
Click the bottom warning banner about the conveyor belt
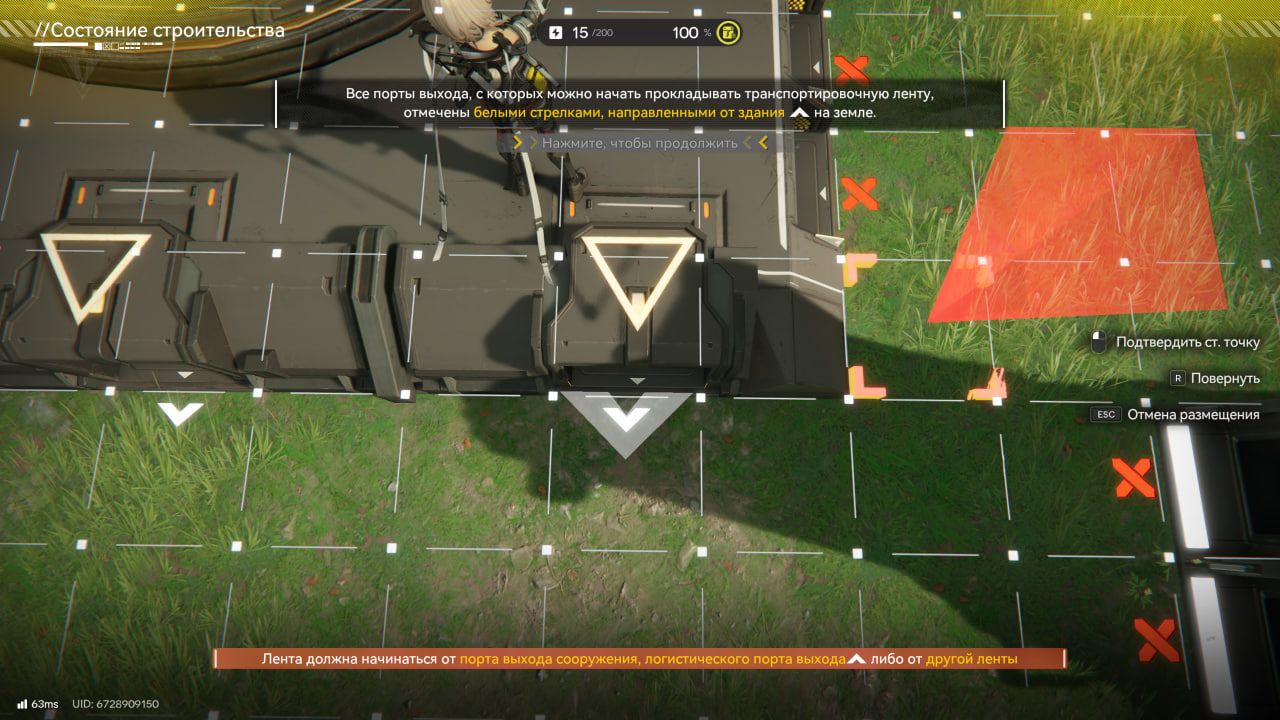pos(640,658)
